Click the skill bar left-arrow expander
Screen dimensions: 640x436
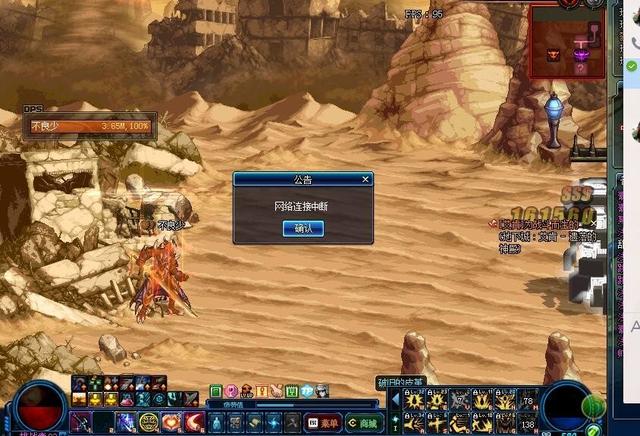coord(393,400)
